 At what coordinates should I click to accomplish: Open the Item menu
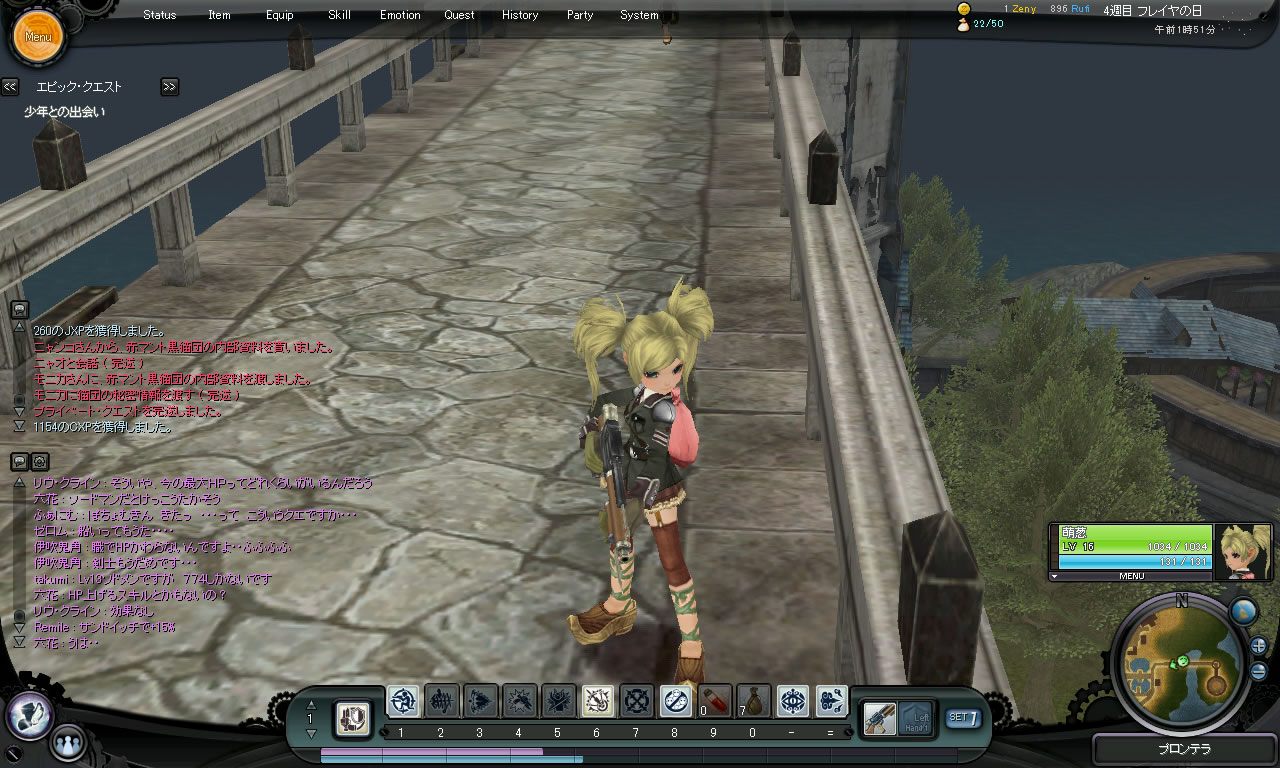click(219, 15)
